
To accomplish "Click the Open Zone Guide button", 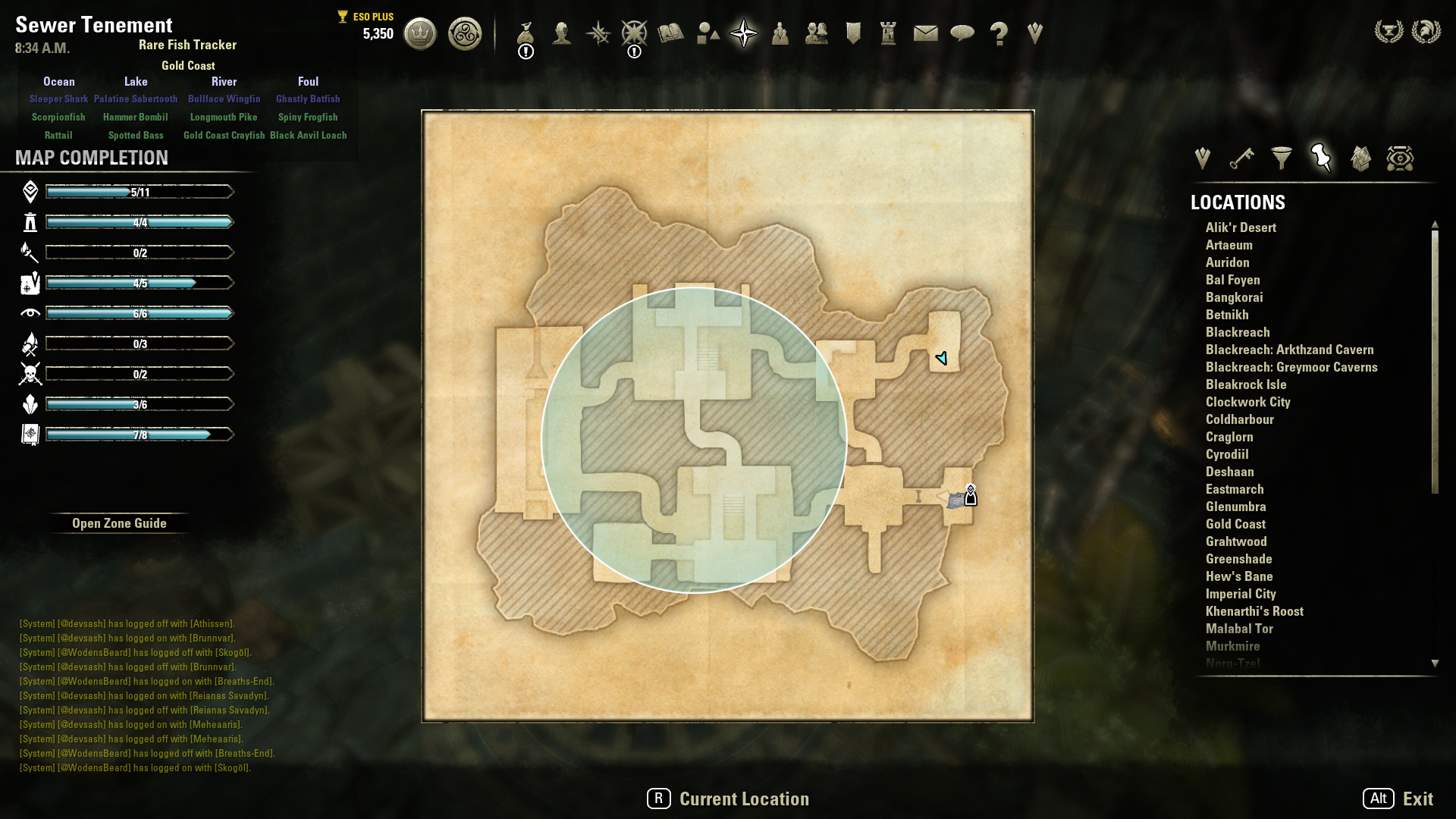I will (x=119, y=523).
